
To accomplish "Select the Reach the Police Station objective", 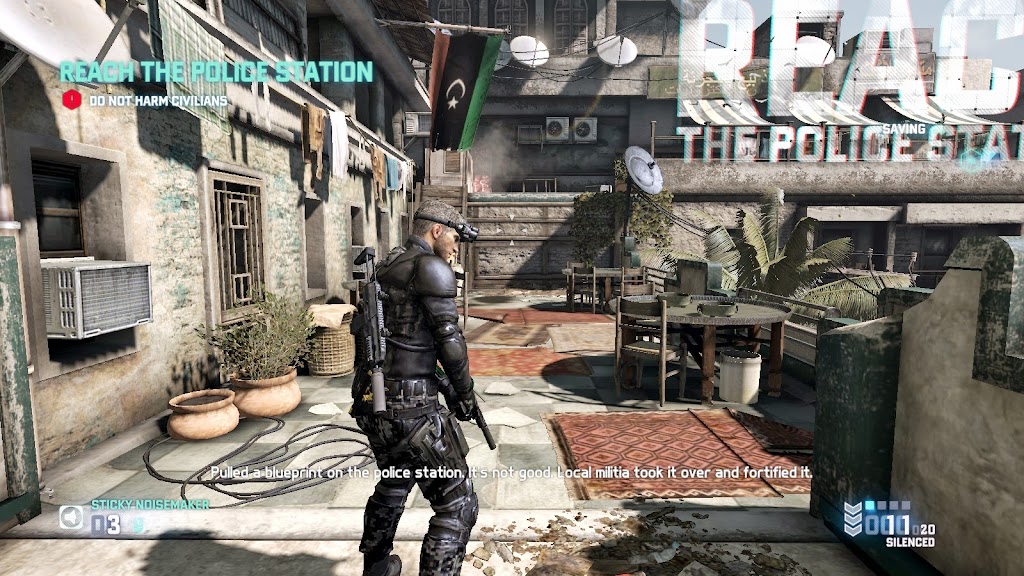I will pos(216,72).
